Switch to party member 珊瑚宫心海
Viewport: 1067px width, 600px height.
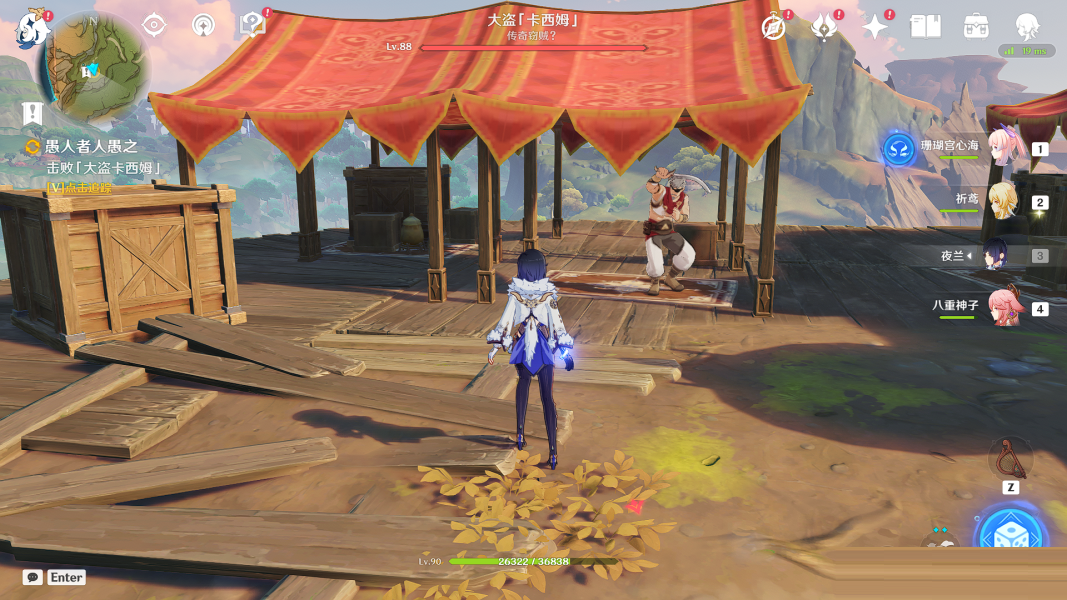tap(1001, 148)
